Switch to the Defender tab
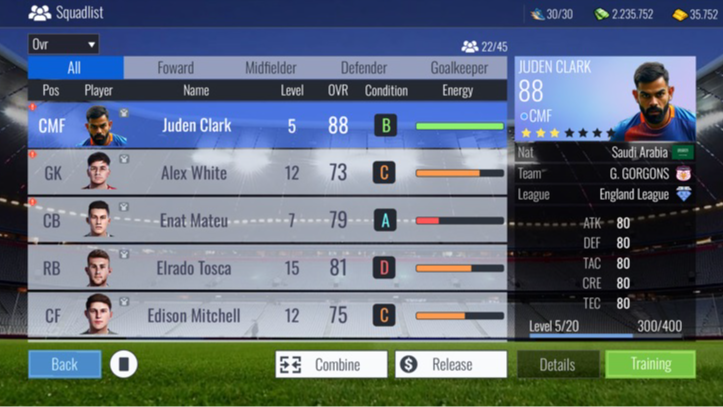 click(364, 68)
